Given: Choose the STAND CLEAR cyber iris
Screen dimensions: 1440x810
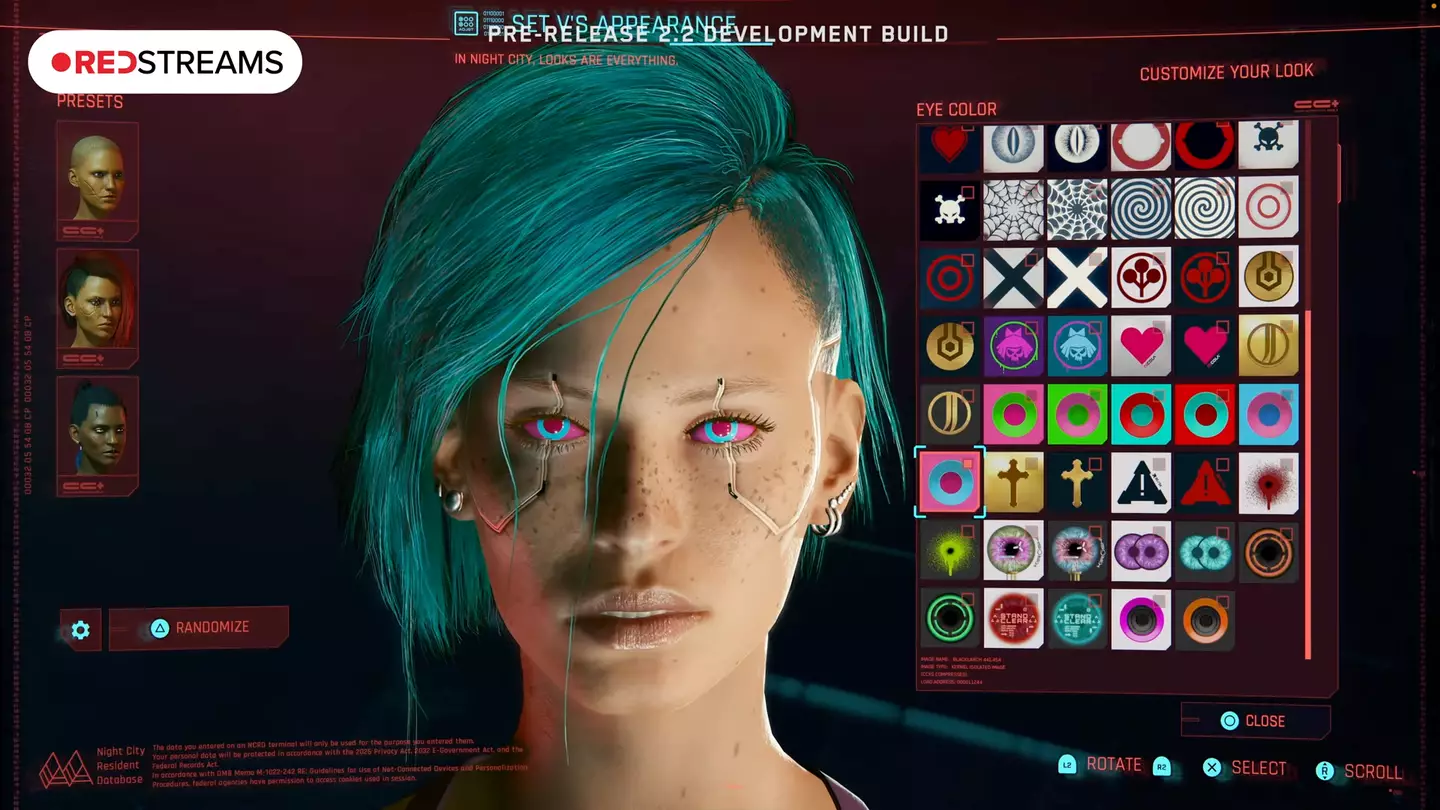Looking at the screenshot, I should coord(1014,619).
